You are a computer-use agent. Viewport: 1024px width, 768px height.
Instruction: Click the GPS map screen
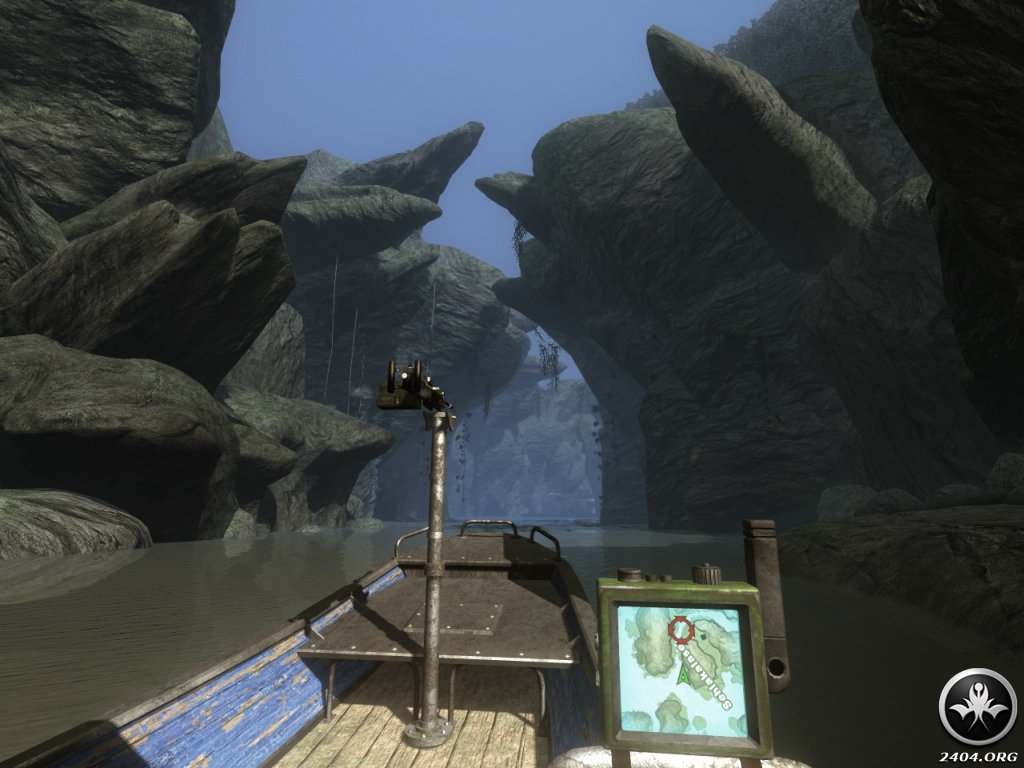(683, 667)
